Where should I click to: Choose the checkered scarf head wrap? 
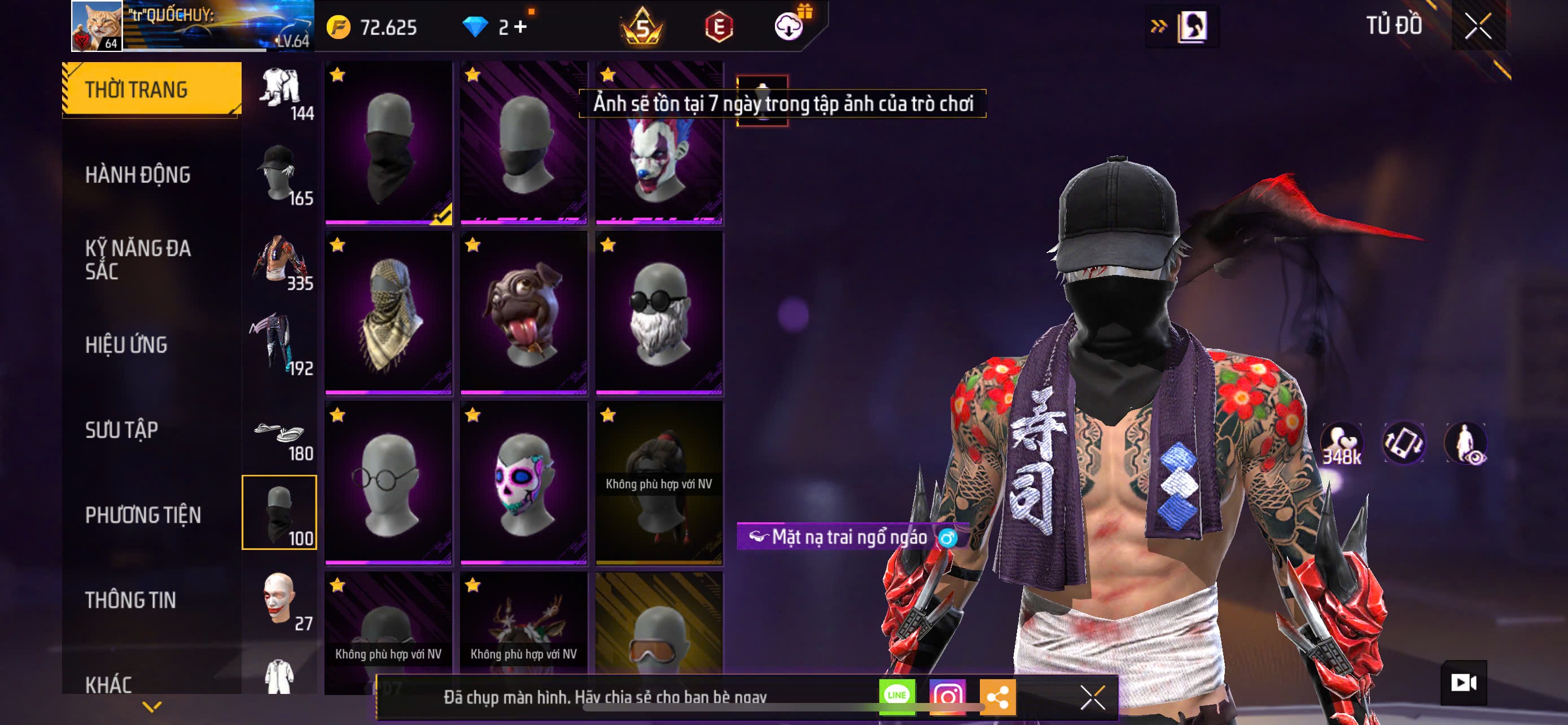[x=388, y=313]
